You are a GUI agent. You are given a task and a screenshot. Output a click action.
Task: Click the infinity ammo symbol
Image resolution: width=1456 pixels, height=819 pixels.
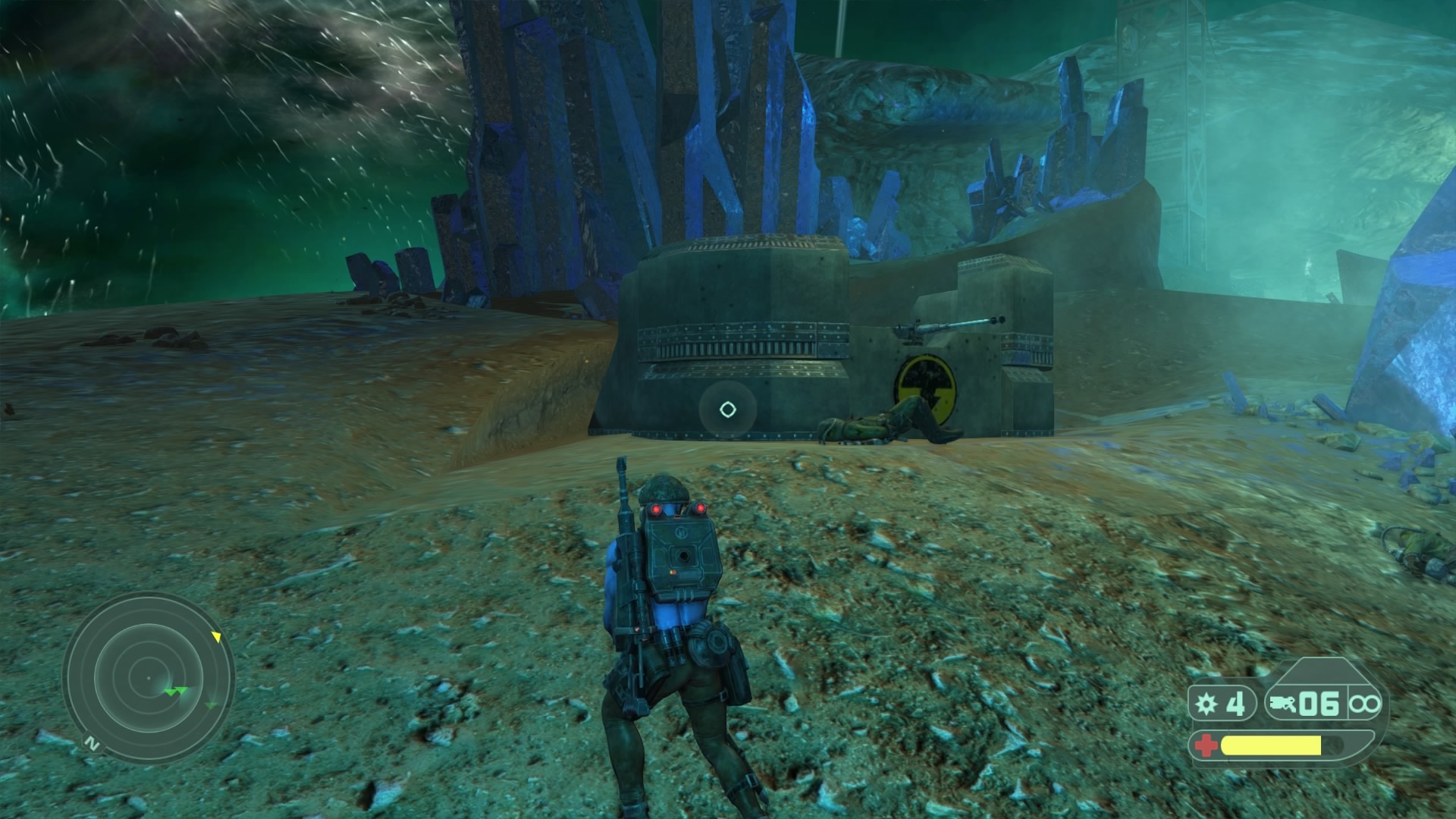click(1365, 704)
